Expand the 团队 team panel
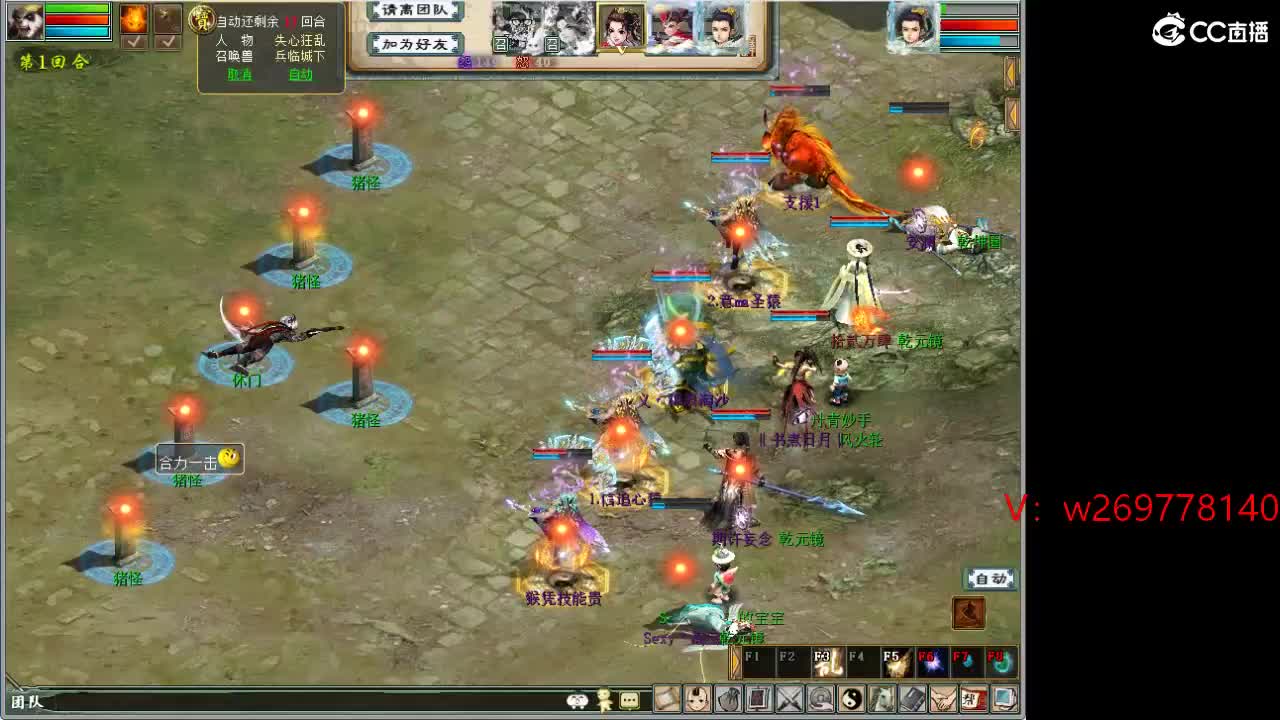The image size is (1280, 720). [x=28, y=701]
